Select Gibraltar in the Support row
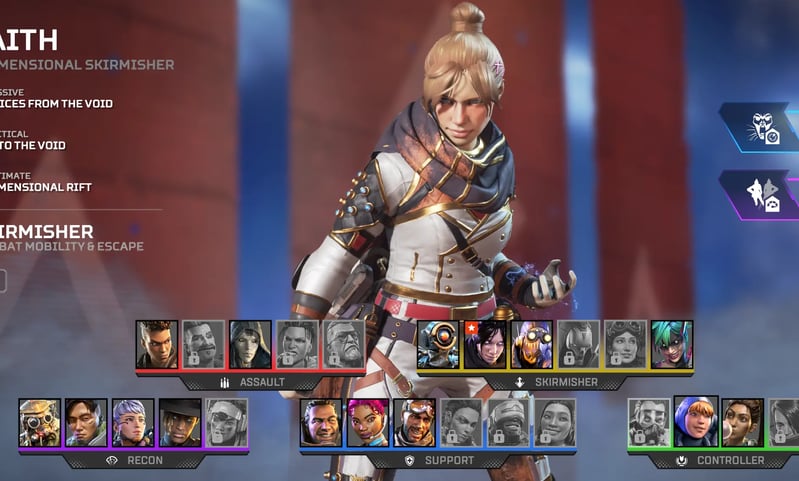 tap(321, 422)
